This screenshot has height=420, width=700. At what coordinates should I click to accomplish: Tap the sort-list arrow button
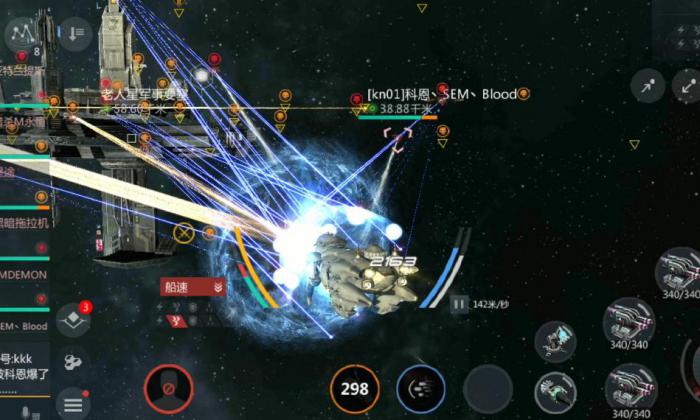[76, 34]
